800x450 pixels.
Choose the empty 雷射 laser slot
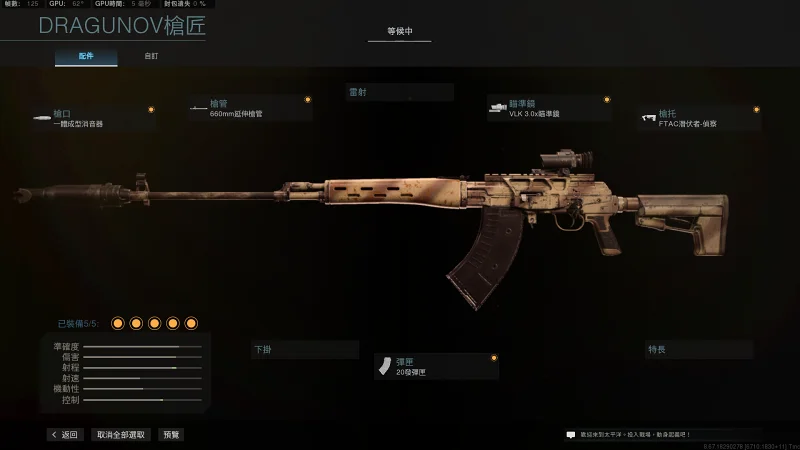[x=399, y=92]
